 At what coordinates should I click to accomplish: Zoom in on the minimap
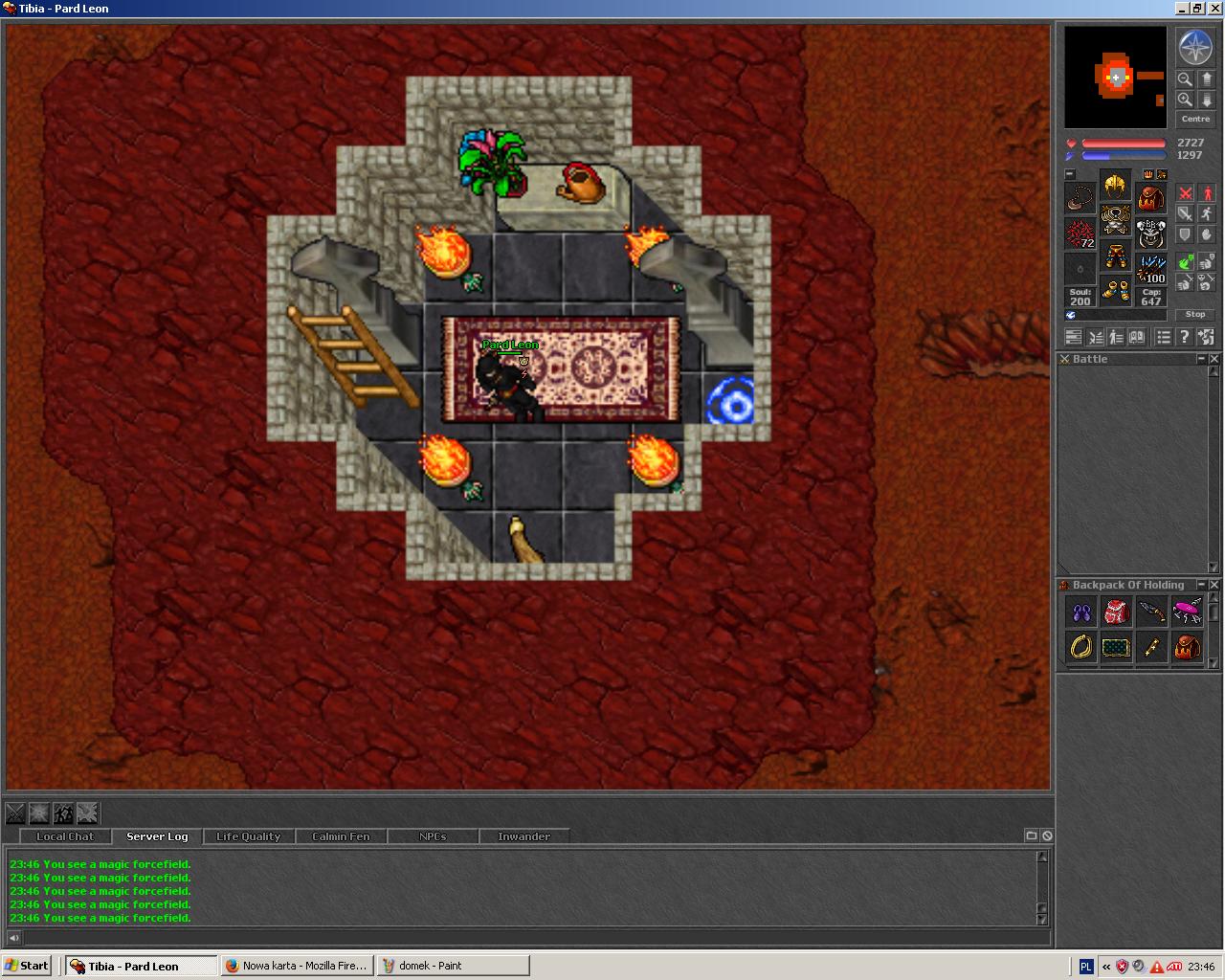[1185, 100]
